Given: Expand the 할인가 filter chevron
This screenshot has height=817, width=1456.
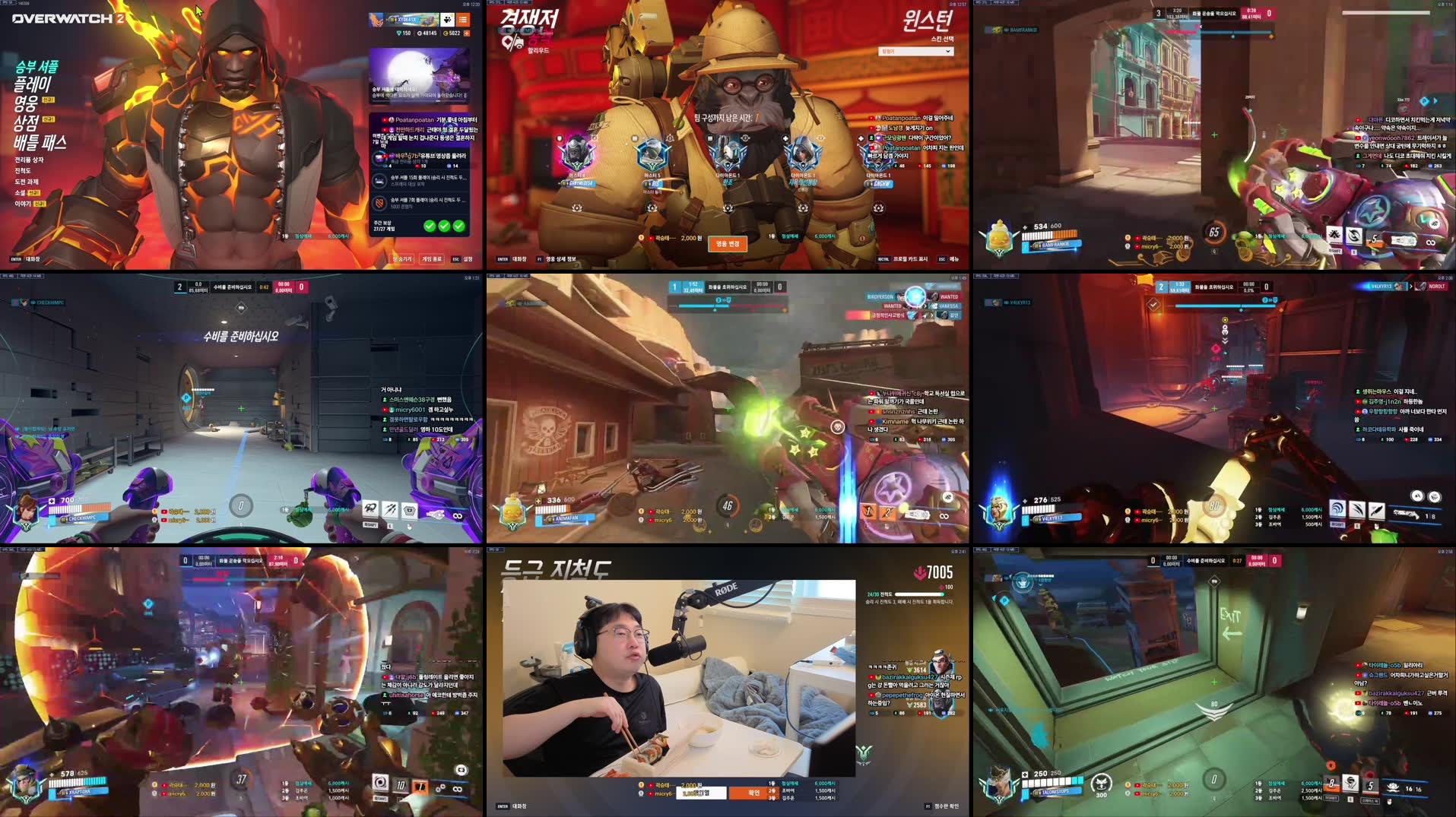Looking at the screenshot, I should click(949, 52).
